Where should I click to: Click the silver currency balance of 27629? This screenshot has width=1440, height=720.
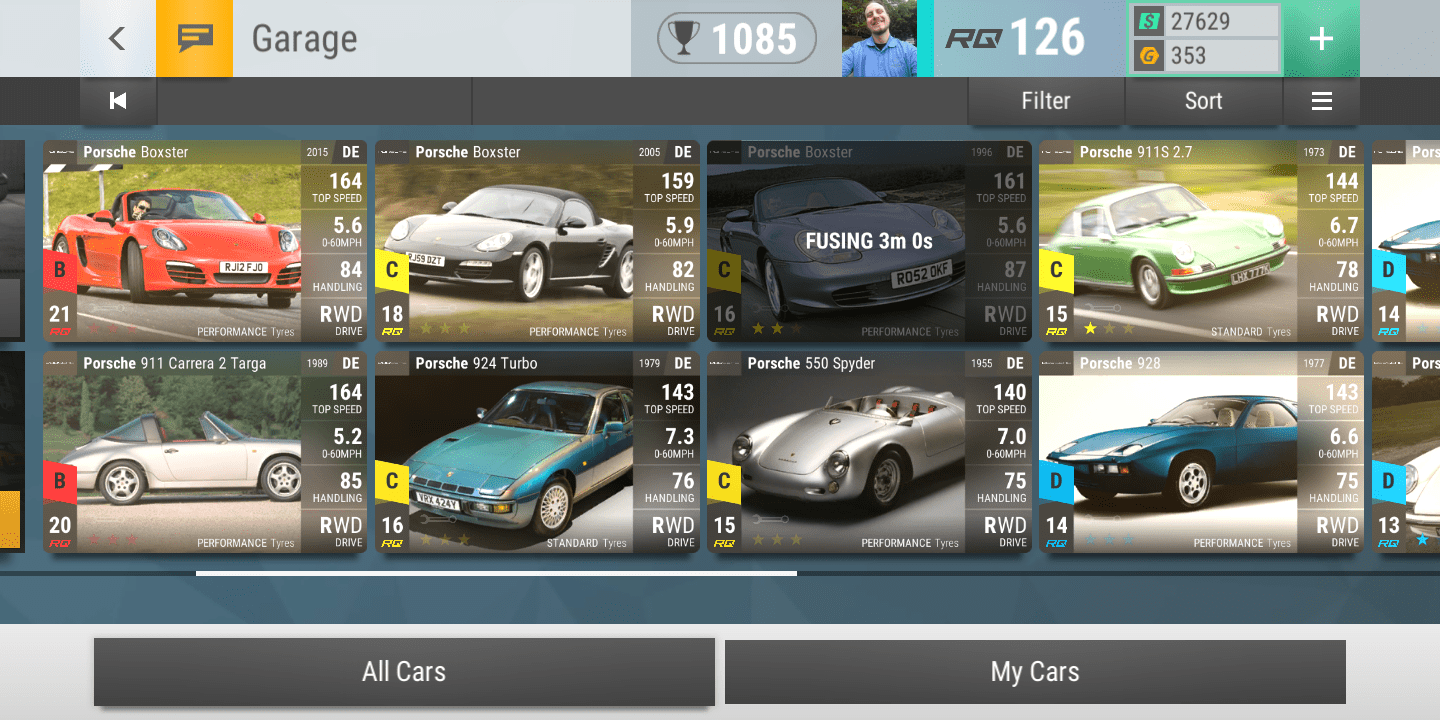[x=1204, y=22]
